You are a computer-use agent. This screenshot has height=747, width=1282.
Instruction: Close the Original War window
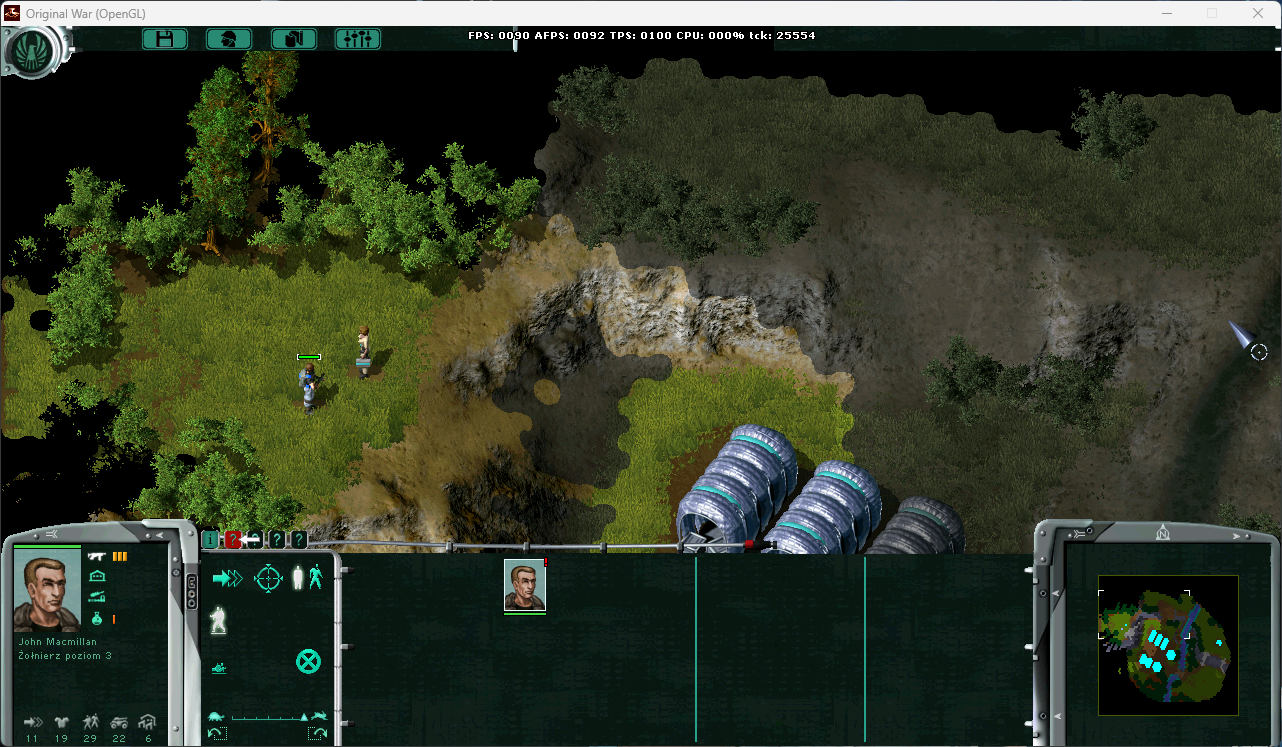point(1258,13)
